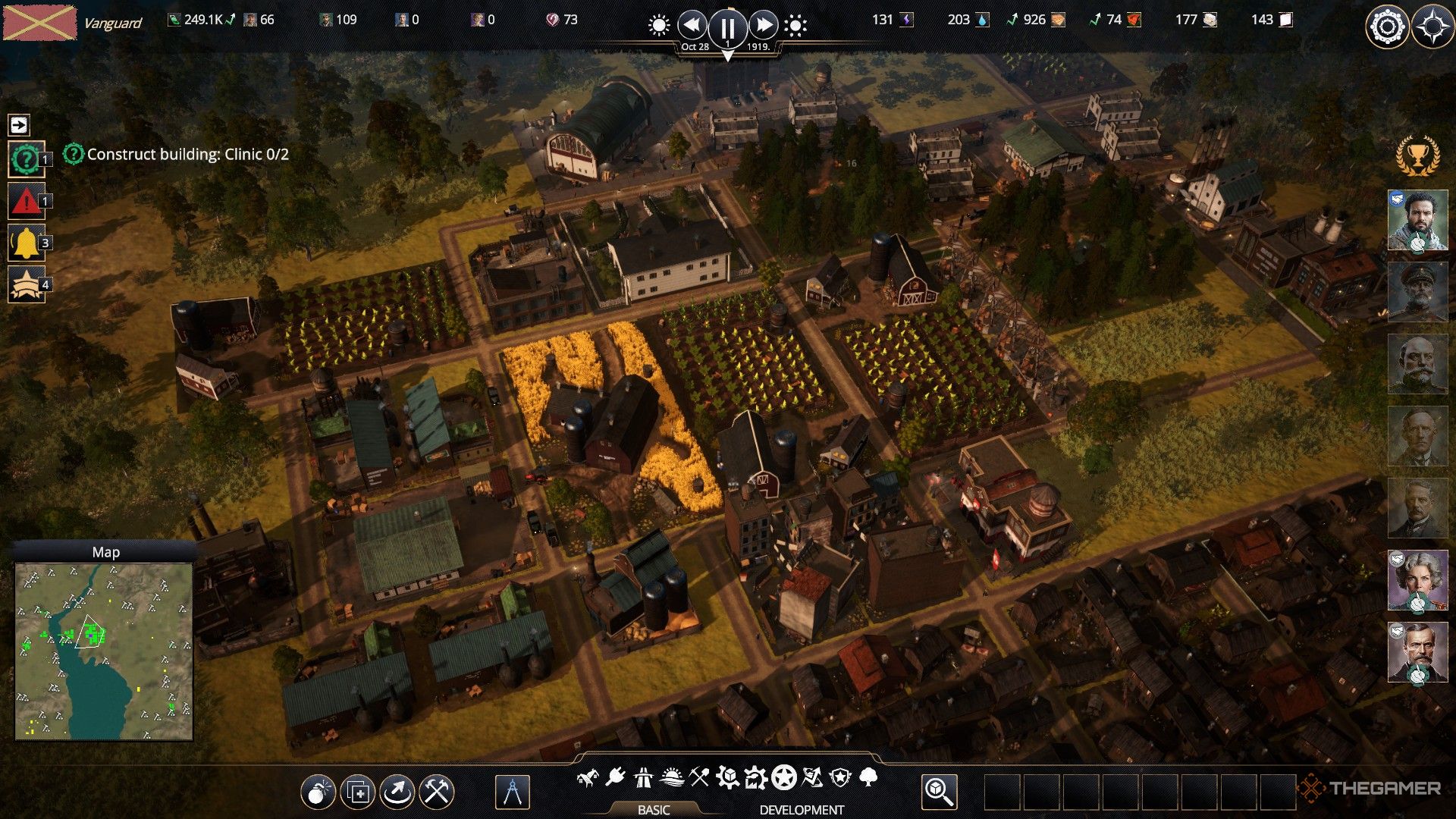The width and height of the screenshot is (1456, 819).
Task: Select the drafting compass planning tool
Action: [x=512, y=792]
